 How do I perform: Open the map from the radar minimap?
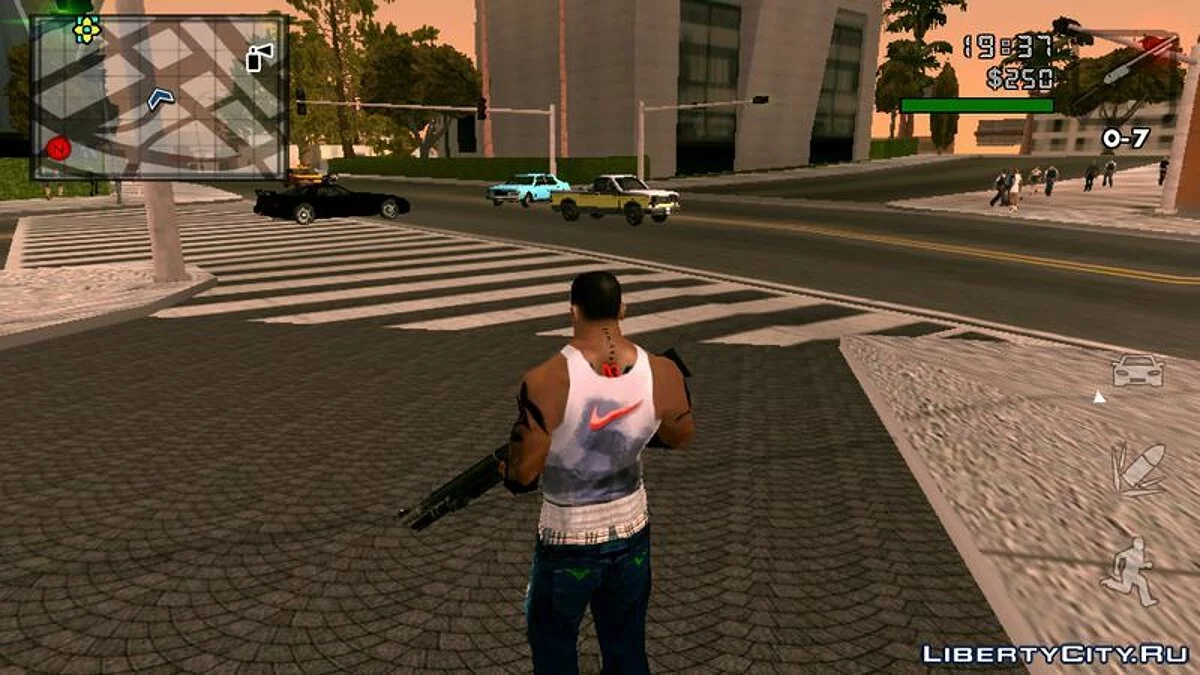[160, 98]
